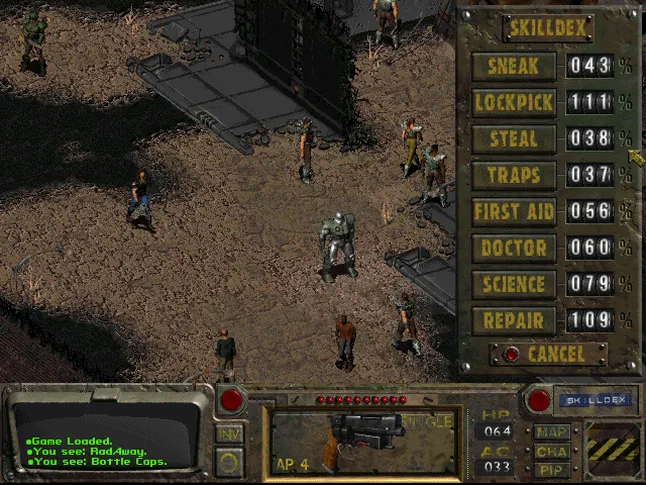646x485 pixels.
Task: Click the pistol weapon slot
Action: (x=364, y=439)
